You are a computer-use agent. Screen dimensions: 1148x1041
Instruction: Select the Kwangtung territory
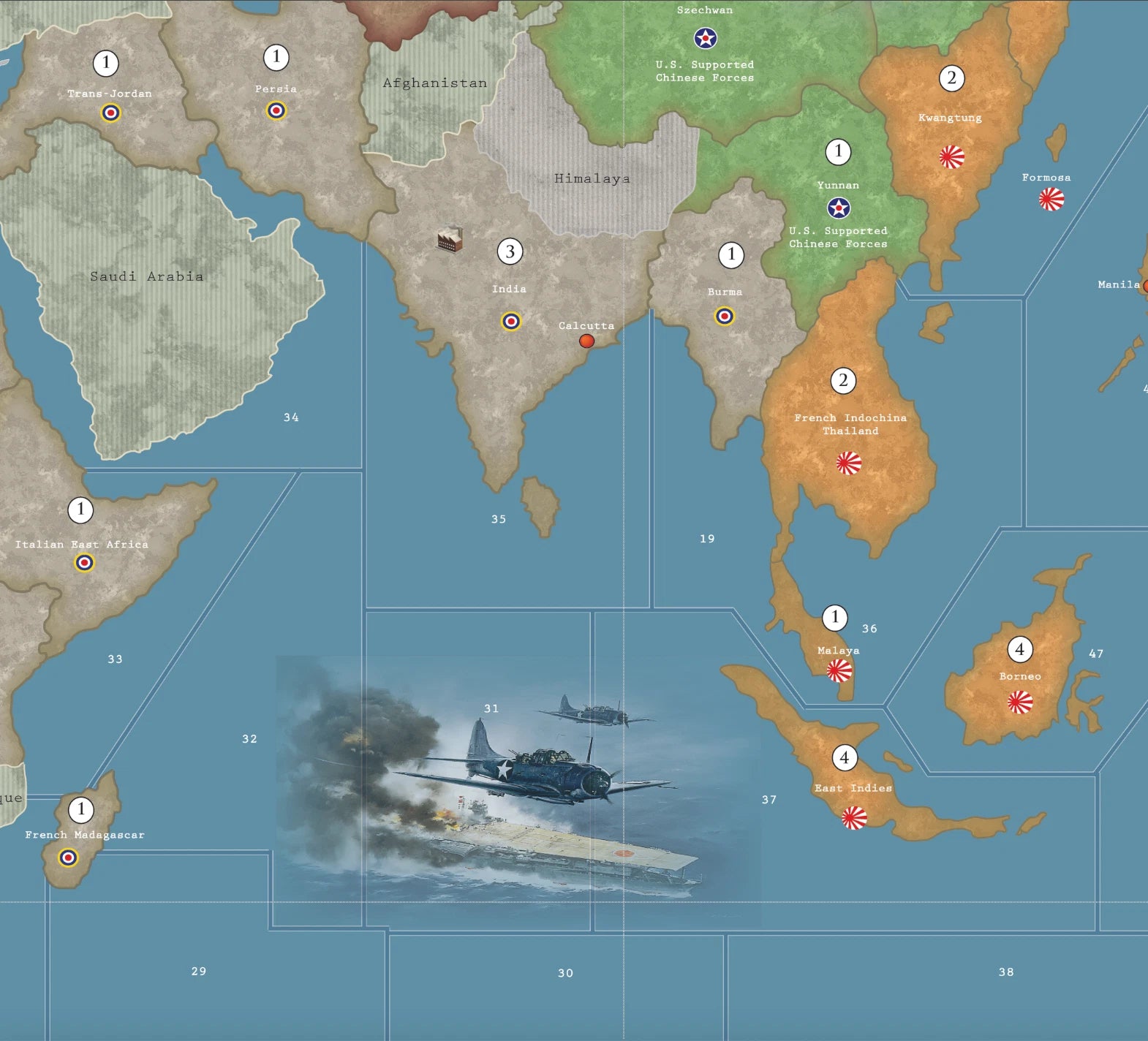pyautogui.click(x=950, y=118)
